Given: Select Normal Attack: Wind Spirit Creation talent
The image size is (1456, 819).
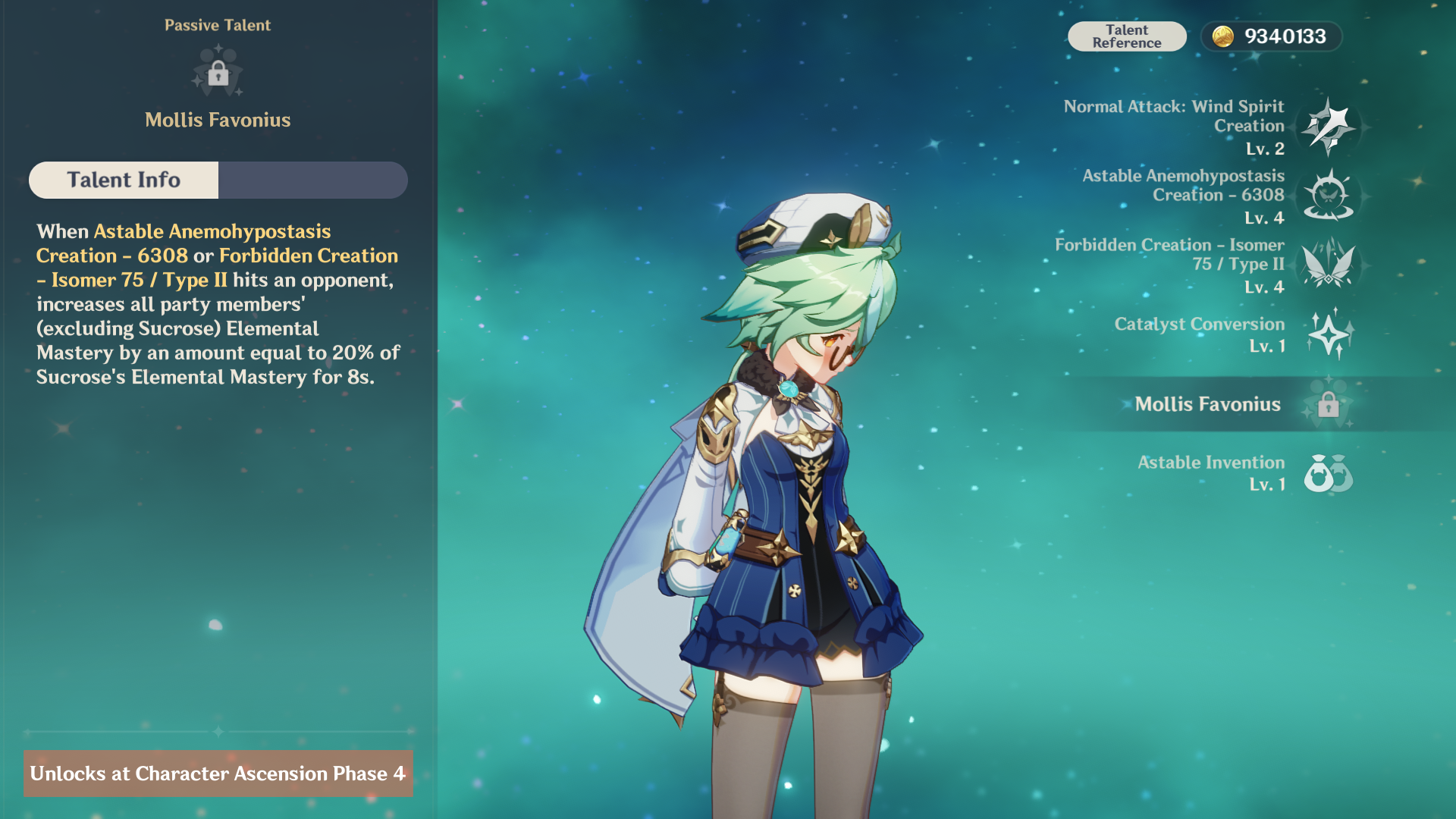Looking at the screenshot, I should pos(1328,127).
